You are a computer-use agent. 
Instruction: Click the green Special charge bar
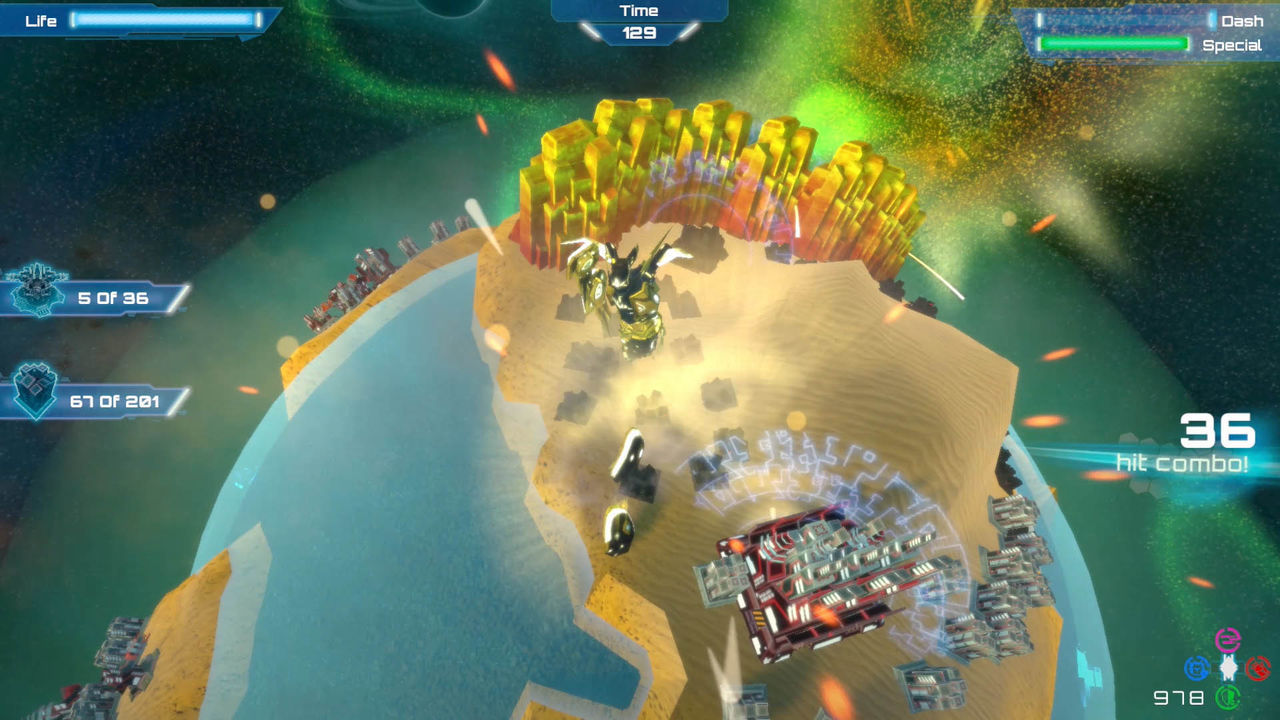[x=1113, y=45]
